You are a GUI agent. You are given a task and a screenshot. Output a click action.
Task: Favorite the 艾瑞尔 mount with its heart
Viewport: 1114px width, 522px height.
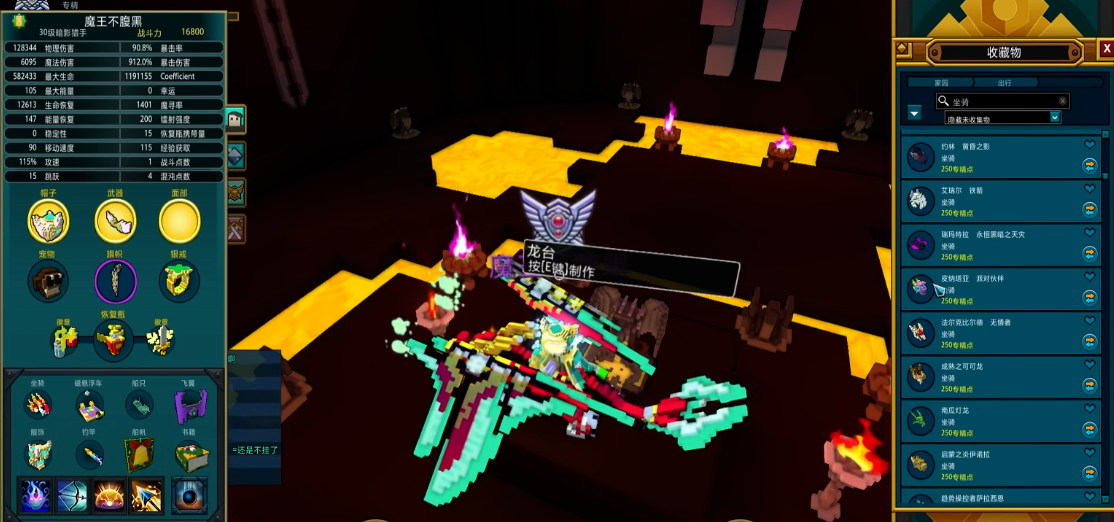pyautogui.click(x=1090, y=189)
